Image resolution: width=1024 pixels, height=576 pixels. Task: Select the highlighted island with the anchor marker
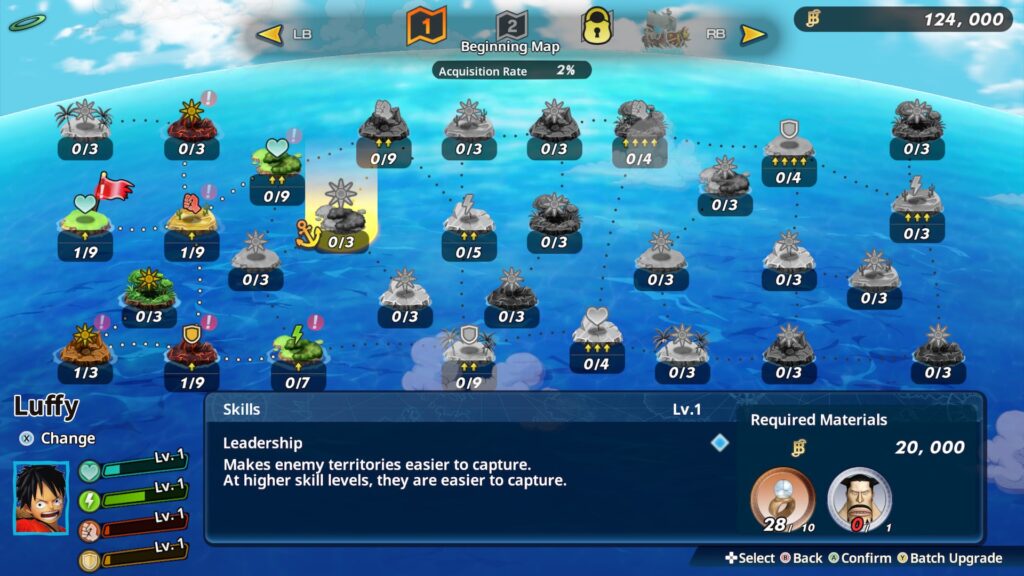(x=341, y=215)
